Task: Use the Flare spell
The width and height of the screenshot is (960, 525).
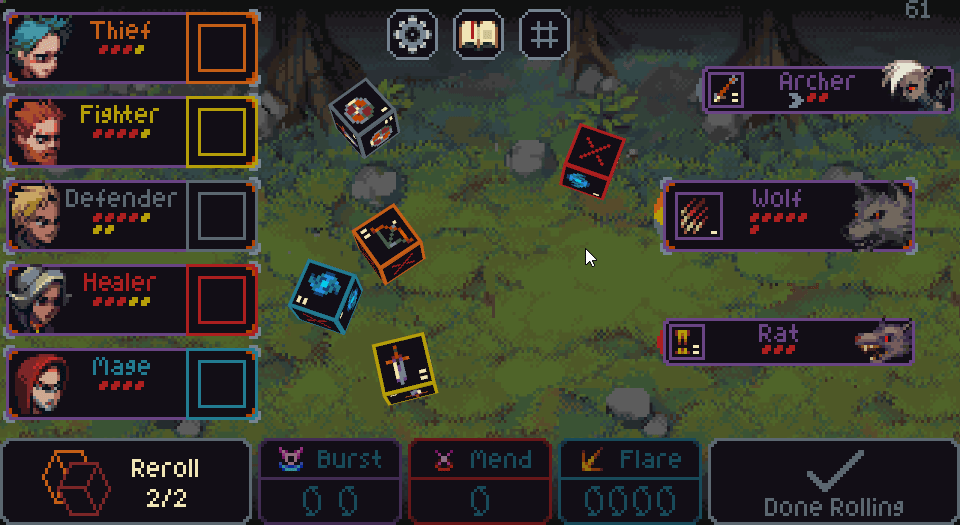Action: [629, 481]
